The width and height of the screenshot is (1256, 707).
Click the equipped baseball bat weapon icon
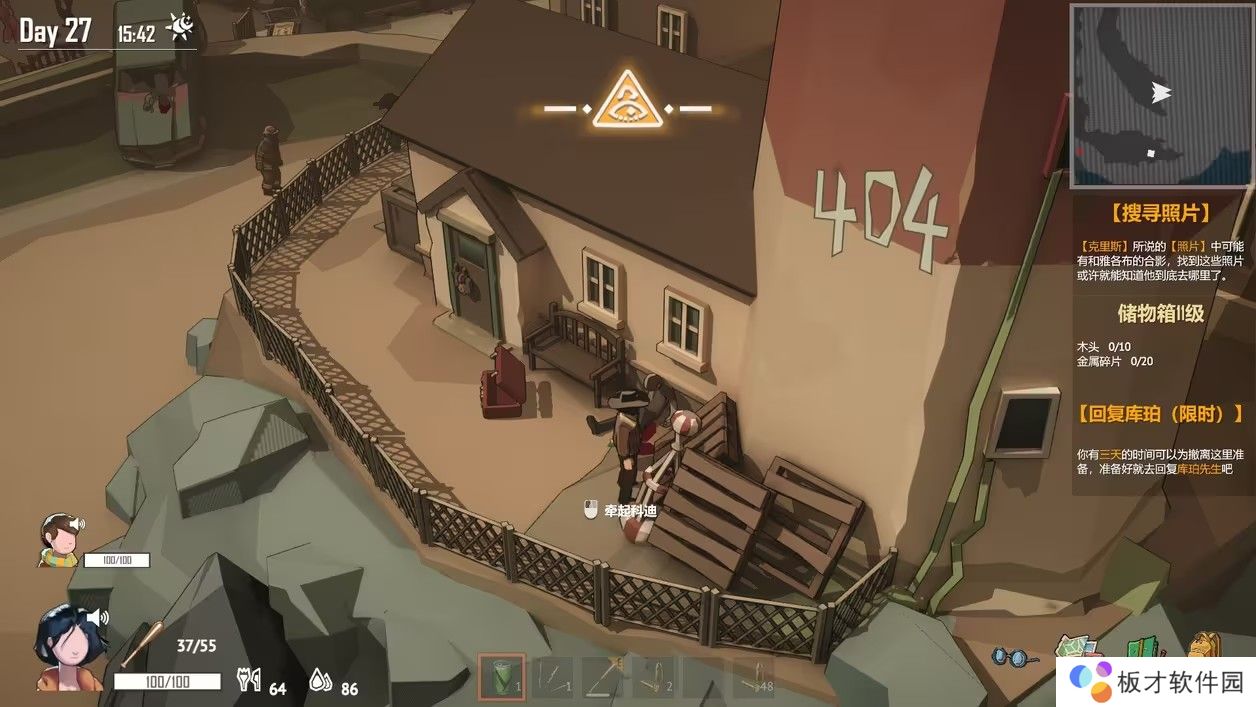pos(138,645)
